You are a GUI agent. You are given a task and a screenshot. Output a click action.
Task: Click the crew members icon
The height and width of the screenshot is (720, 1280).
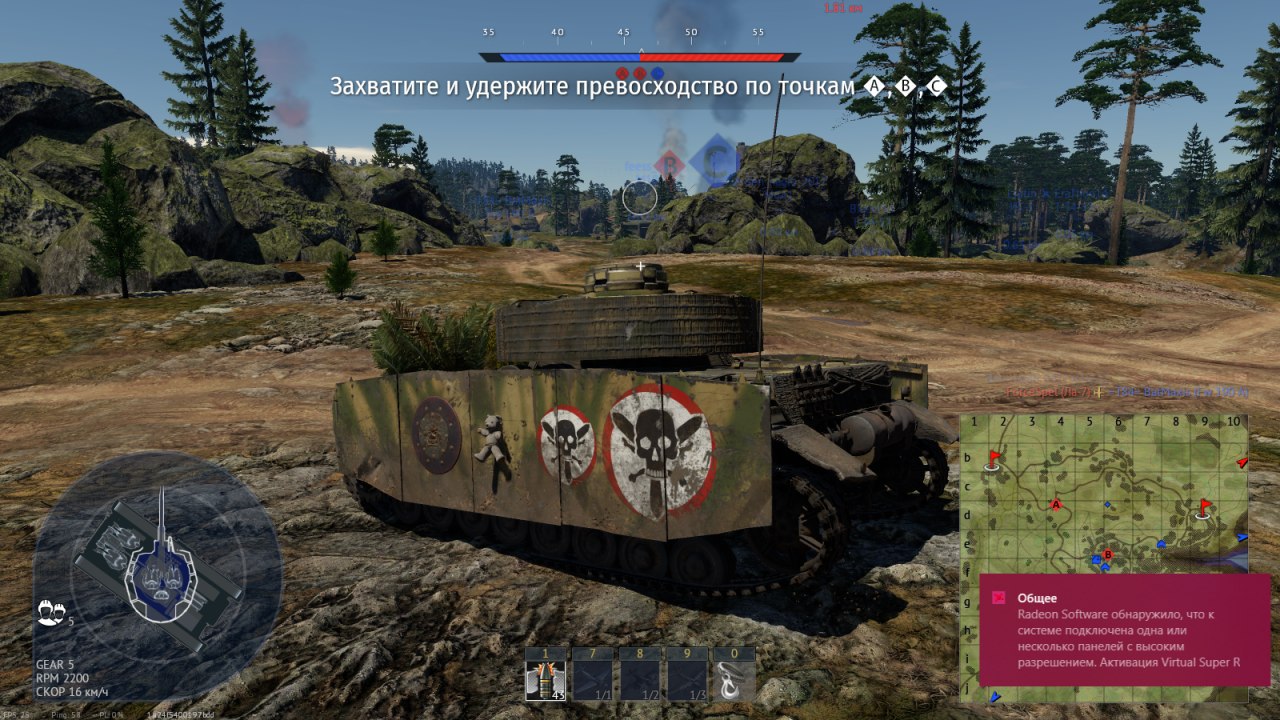point(49,611)
